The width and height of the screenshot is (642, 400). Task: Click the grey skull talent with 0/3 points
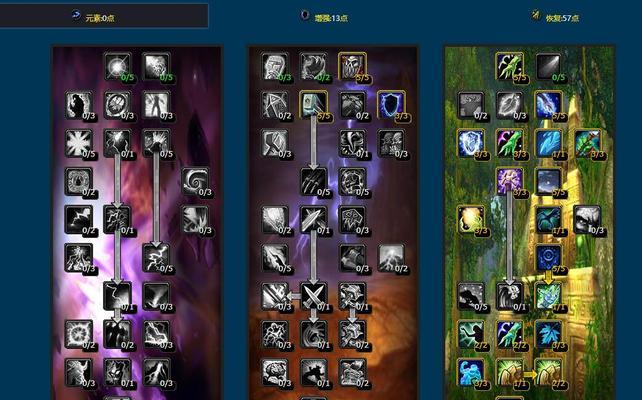(x=586, y=219)
